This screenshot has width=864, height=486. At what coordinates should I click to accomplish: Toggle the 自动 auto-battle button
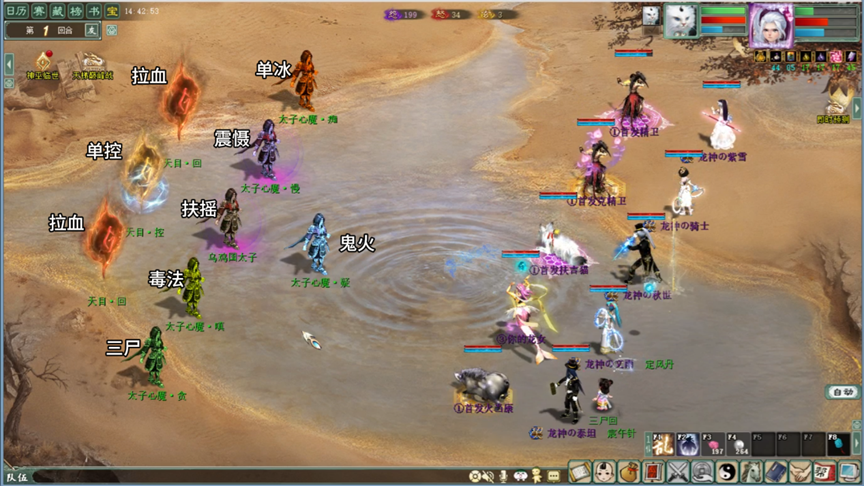pos(842,392)
